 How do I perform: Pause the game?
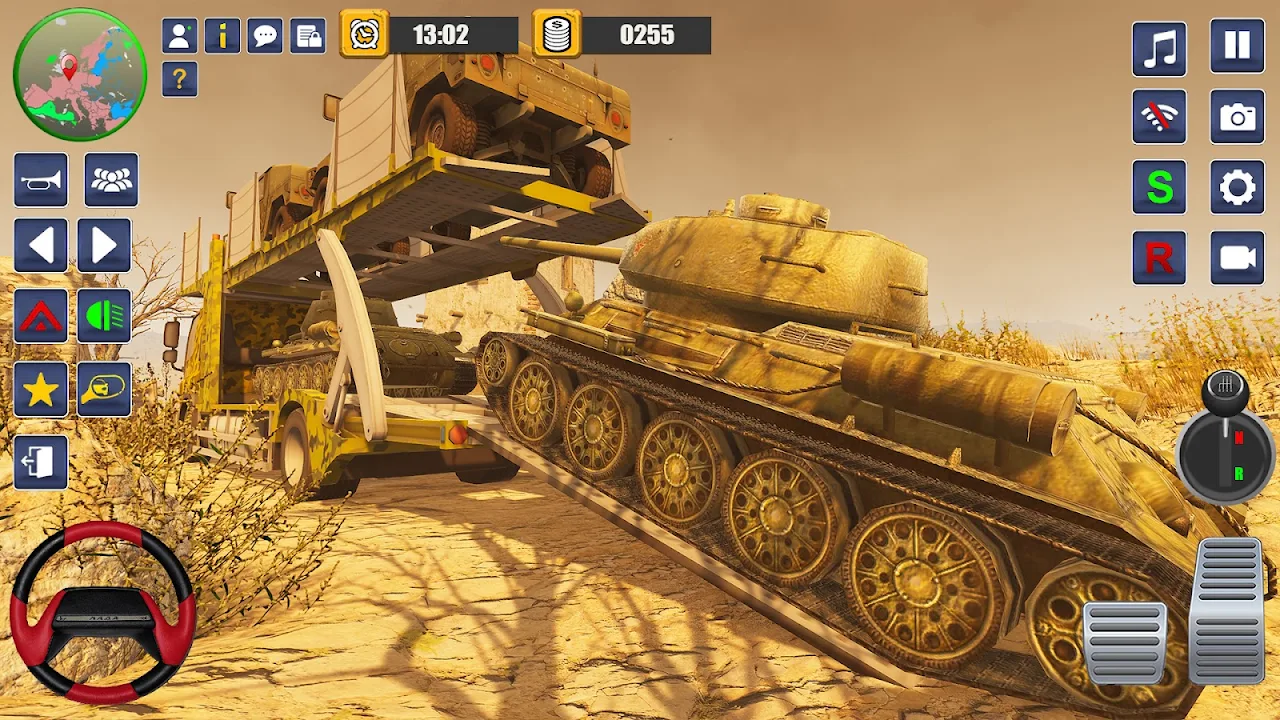(x=1237, y=46)
